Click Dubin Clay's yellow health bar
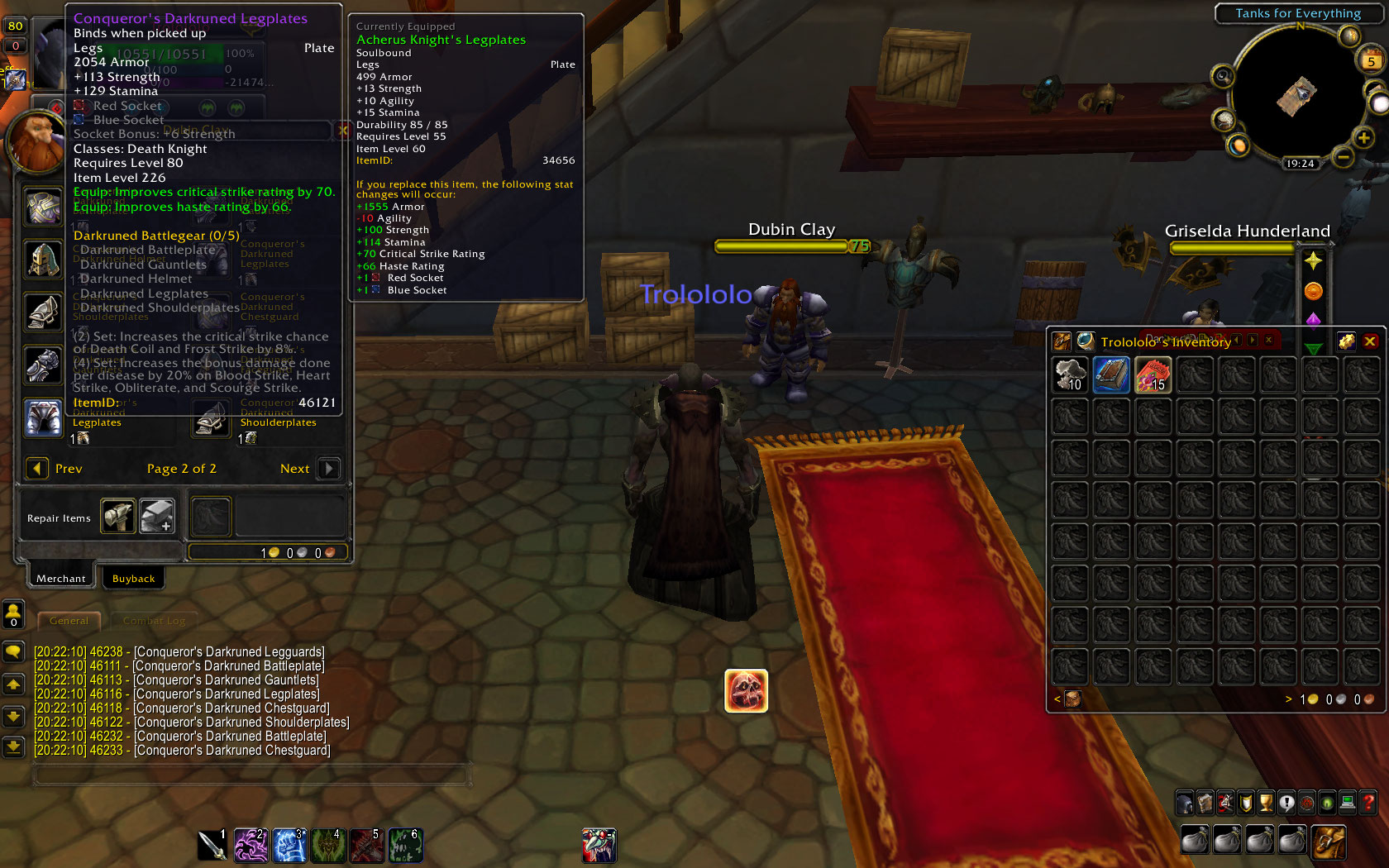 [x=781, y=246]
